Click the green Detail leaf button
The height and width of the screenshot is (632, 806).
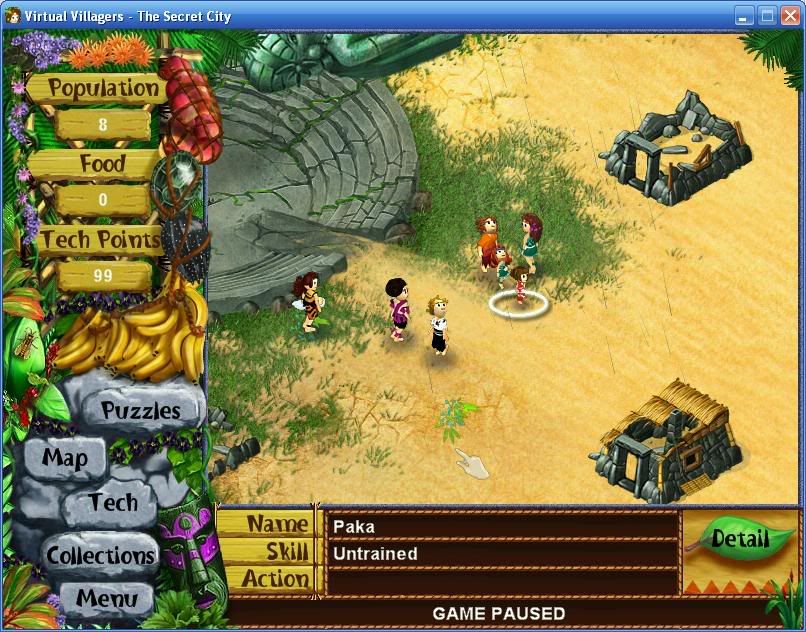click(738, 541)
